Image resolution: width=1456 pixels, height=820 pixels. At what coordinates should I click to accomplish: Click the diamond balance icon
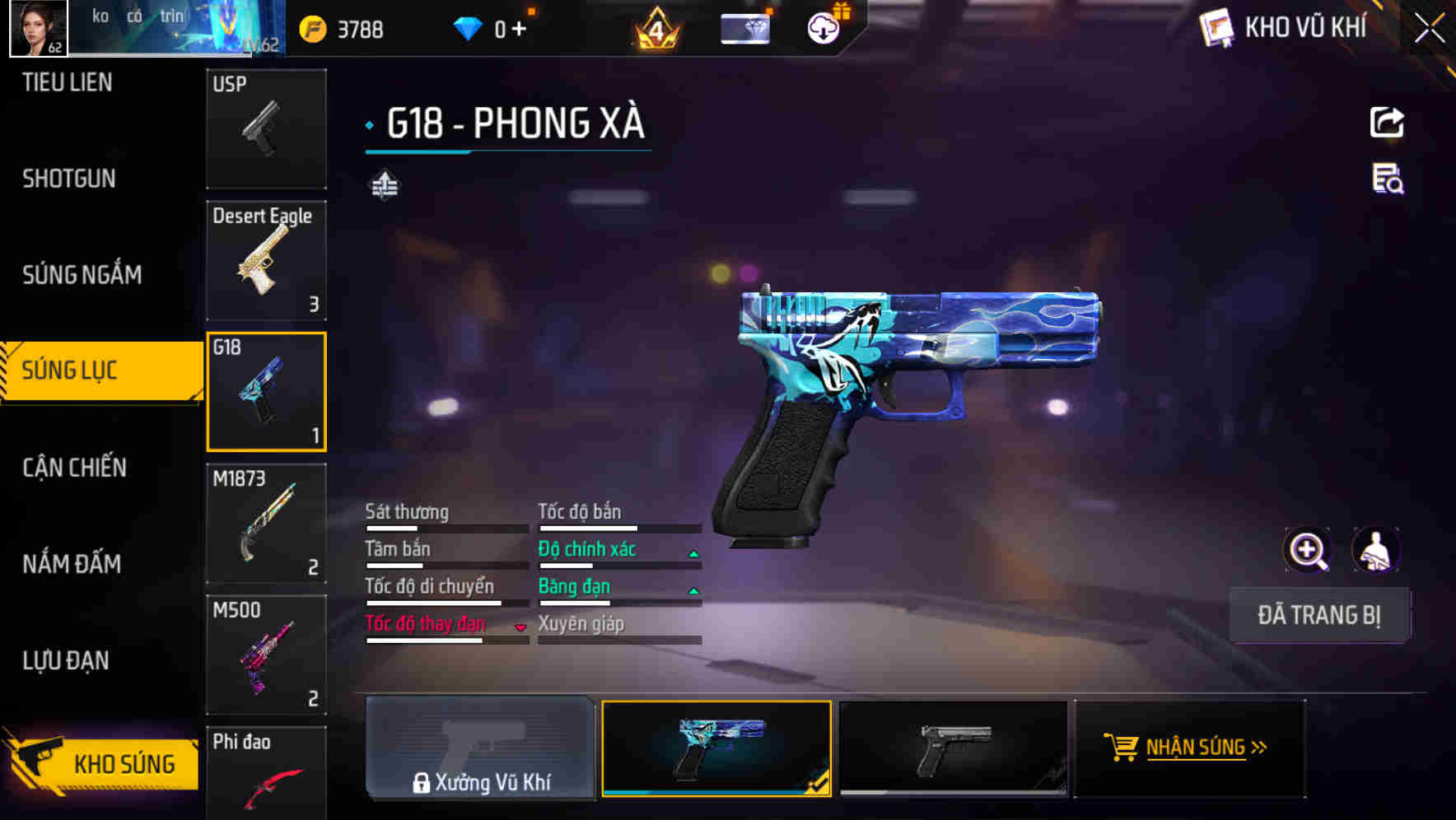coord(468,27)
